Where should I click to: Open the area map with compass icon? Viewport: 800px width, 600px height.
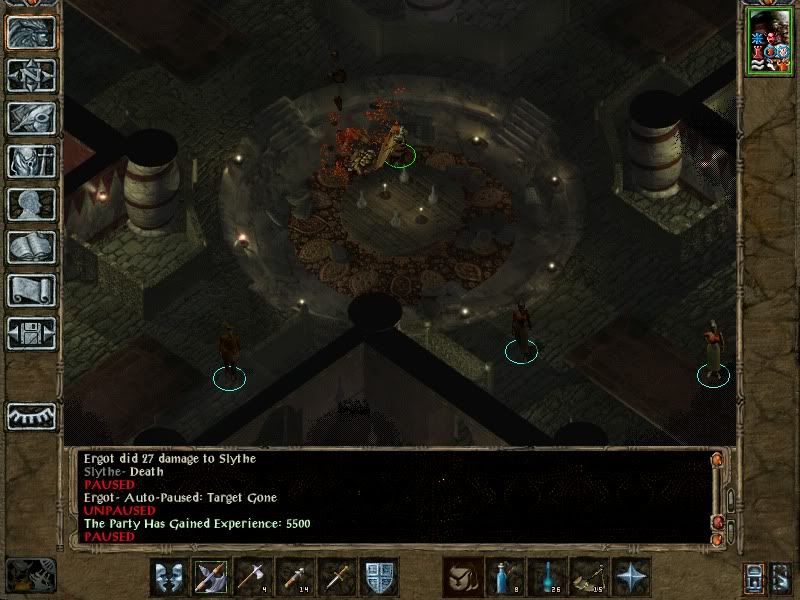point(31,75)
